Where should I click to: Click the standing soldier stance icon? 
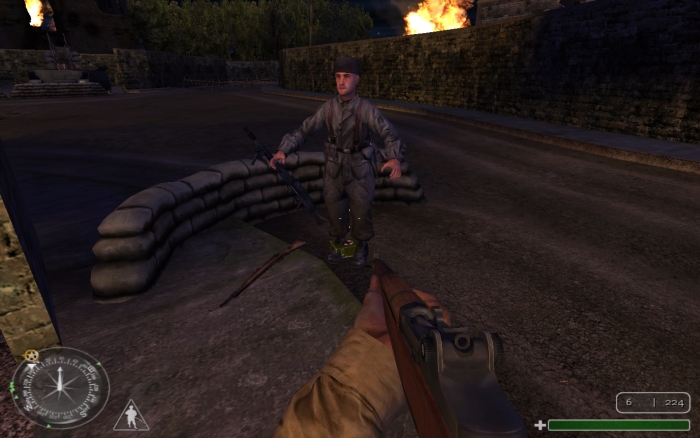[130, 415]
